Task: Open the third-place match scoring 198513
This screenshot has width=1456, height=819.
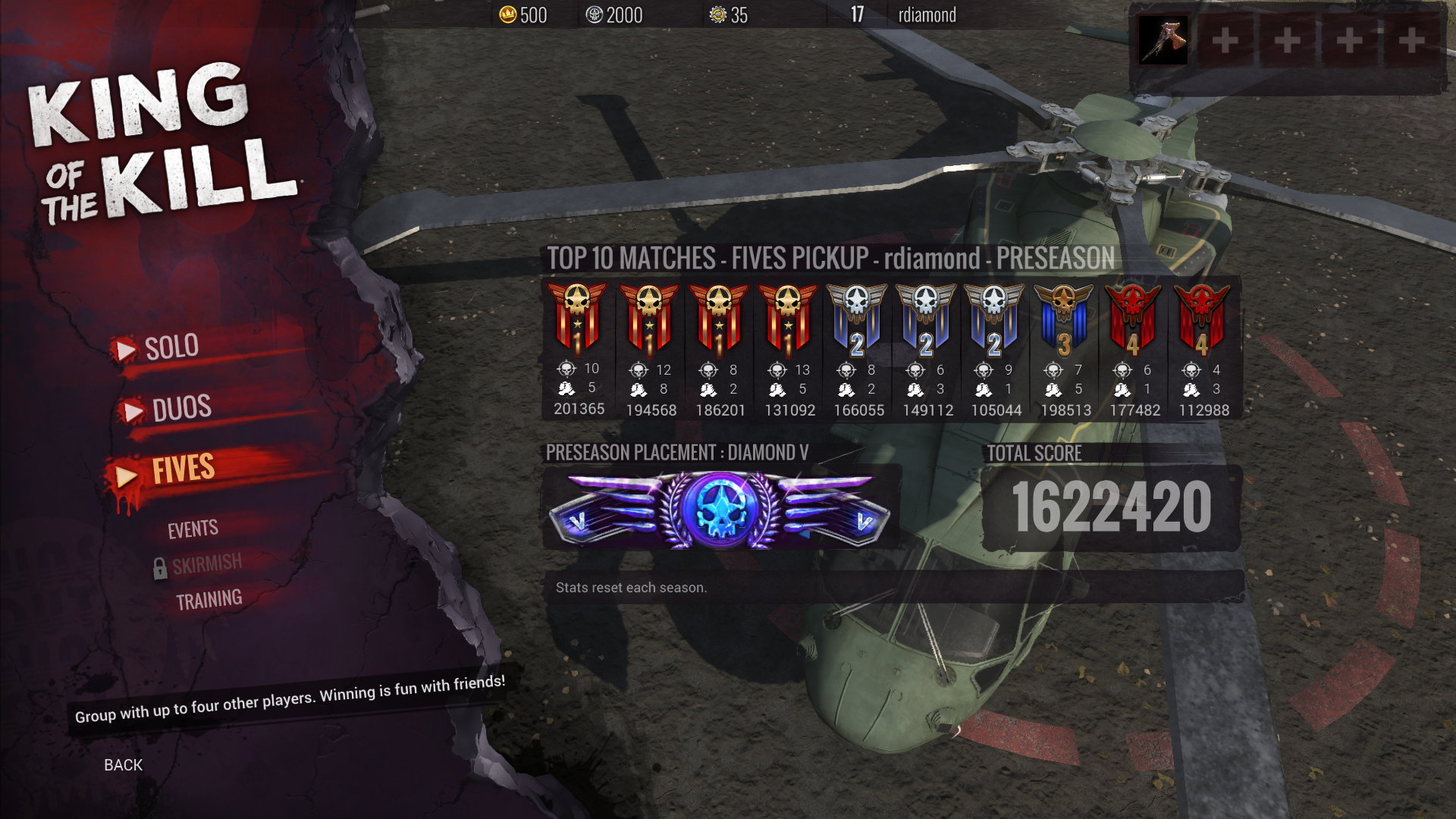Action: [x=1065, y=349]
